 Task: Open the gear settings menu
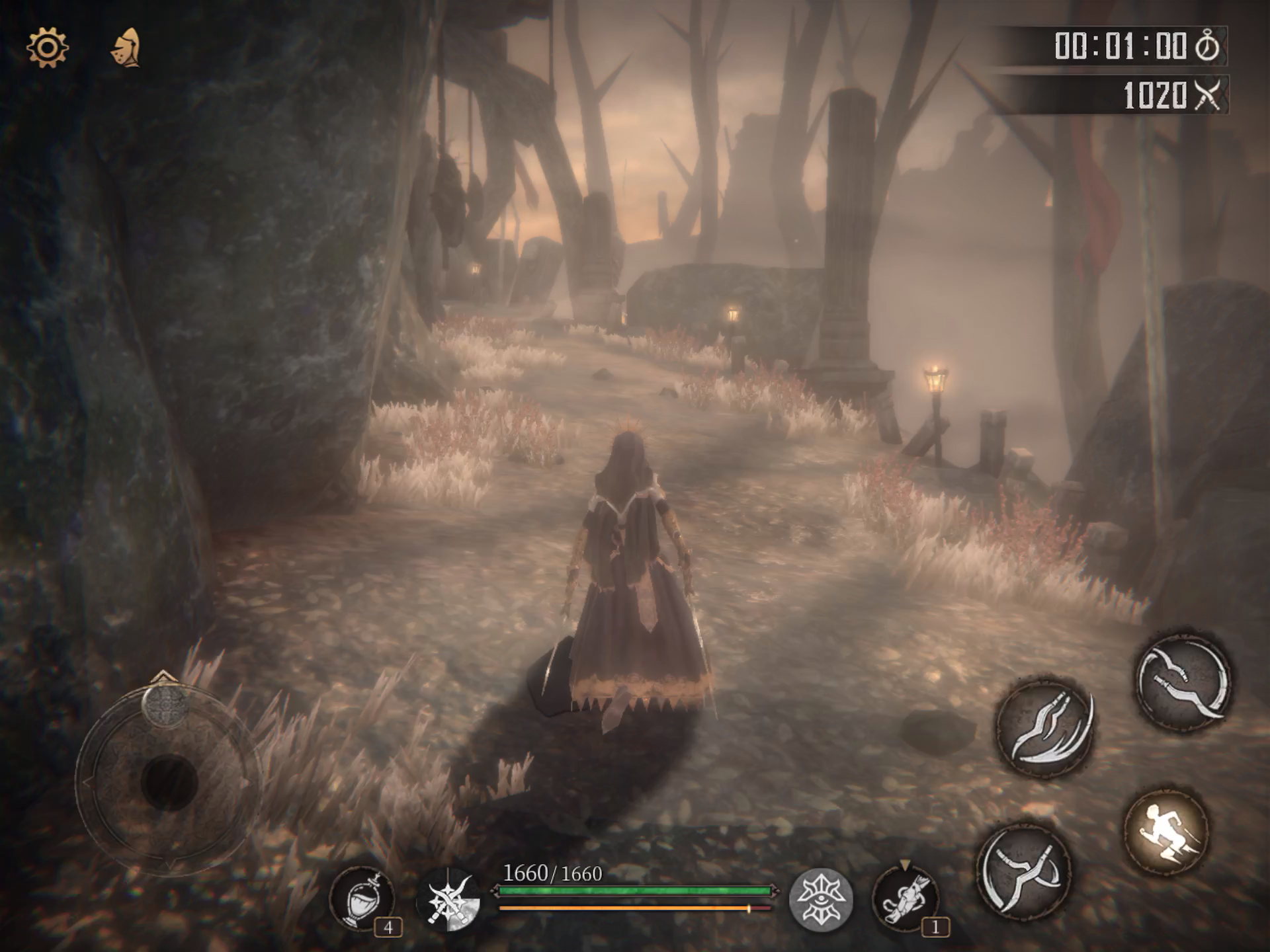47,47
